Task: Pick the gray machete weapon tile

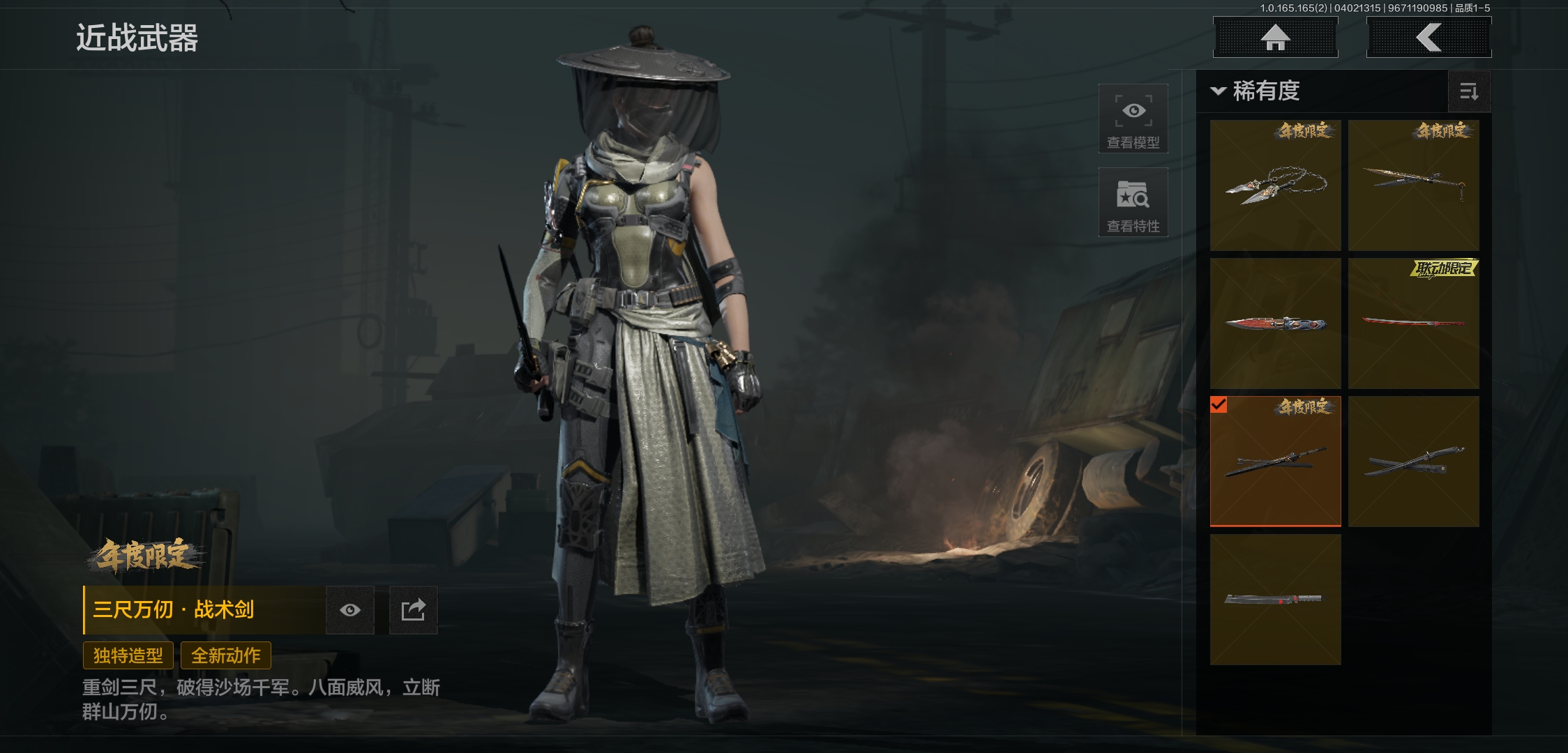Action: tap(1275, 599)
